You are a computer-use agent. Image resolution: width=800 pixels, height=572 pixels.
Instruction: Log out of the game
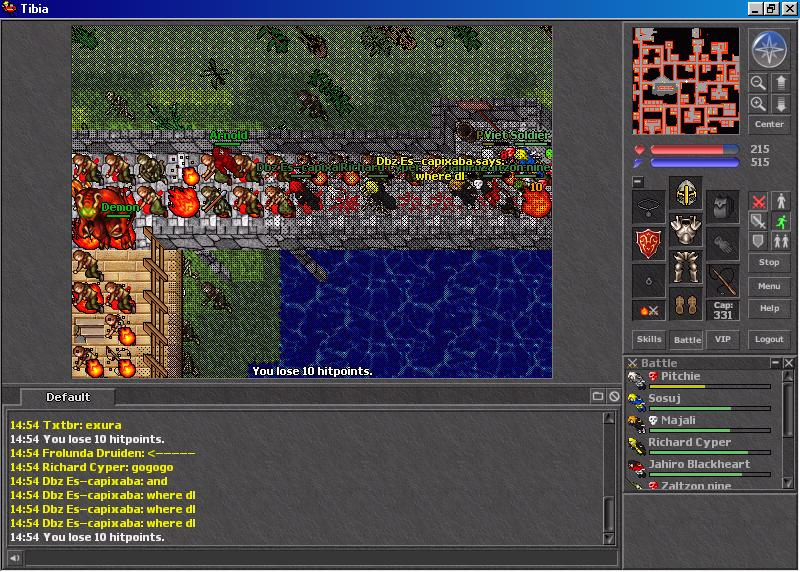coord(769,339)
